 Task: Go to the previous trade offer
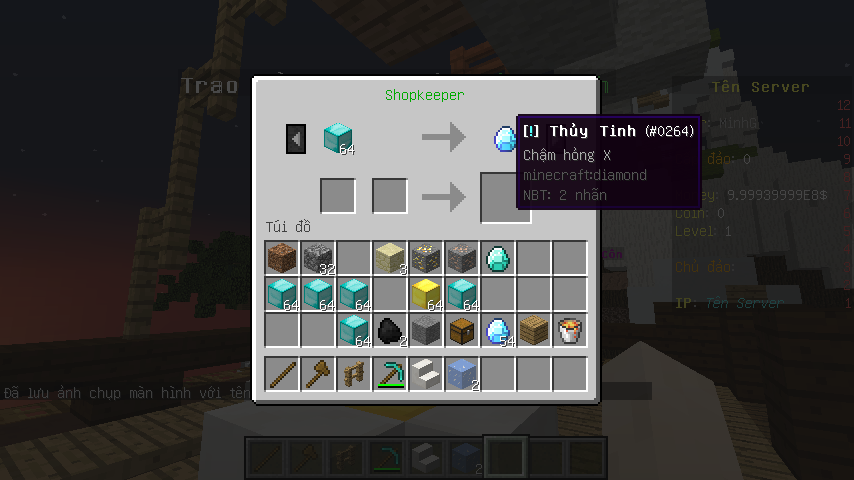(296, 138)
